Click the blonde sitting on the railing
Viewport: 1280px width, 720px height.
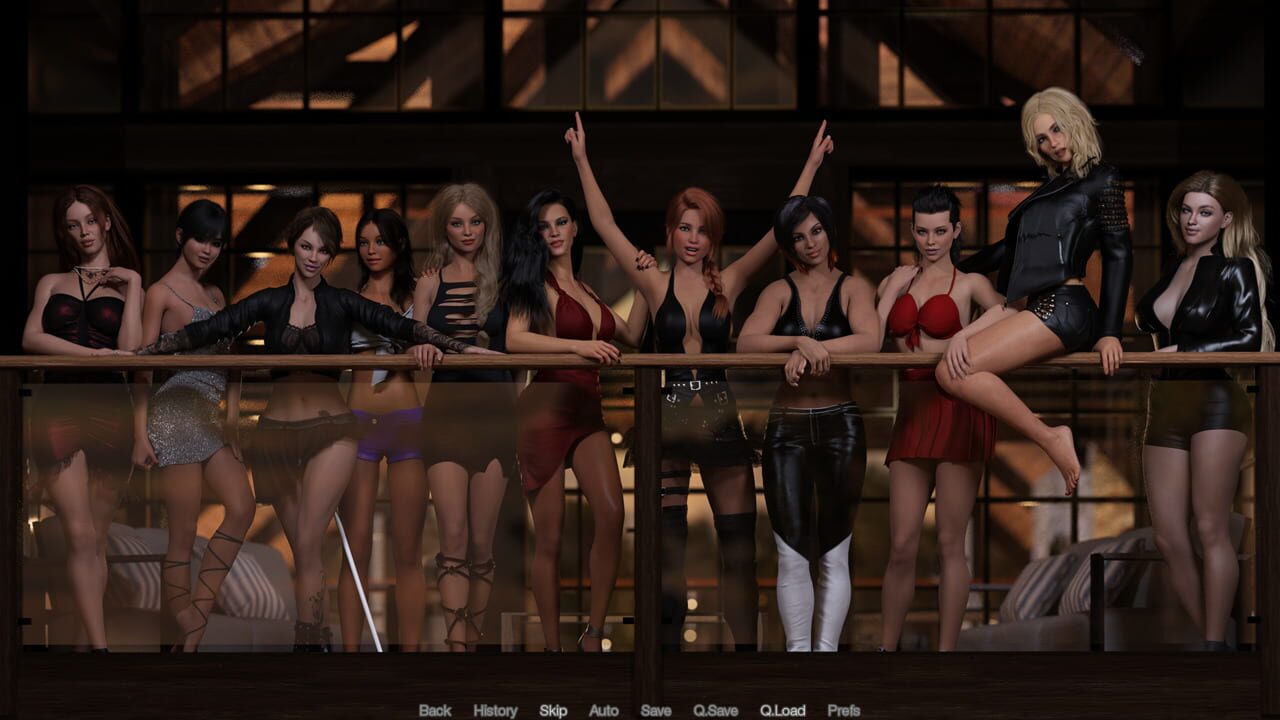click(x=1055, y=230)
